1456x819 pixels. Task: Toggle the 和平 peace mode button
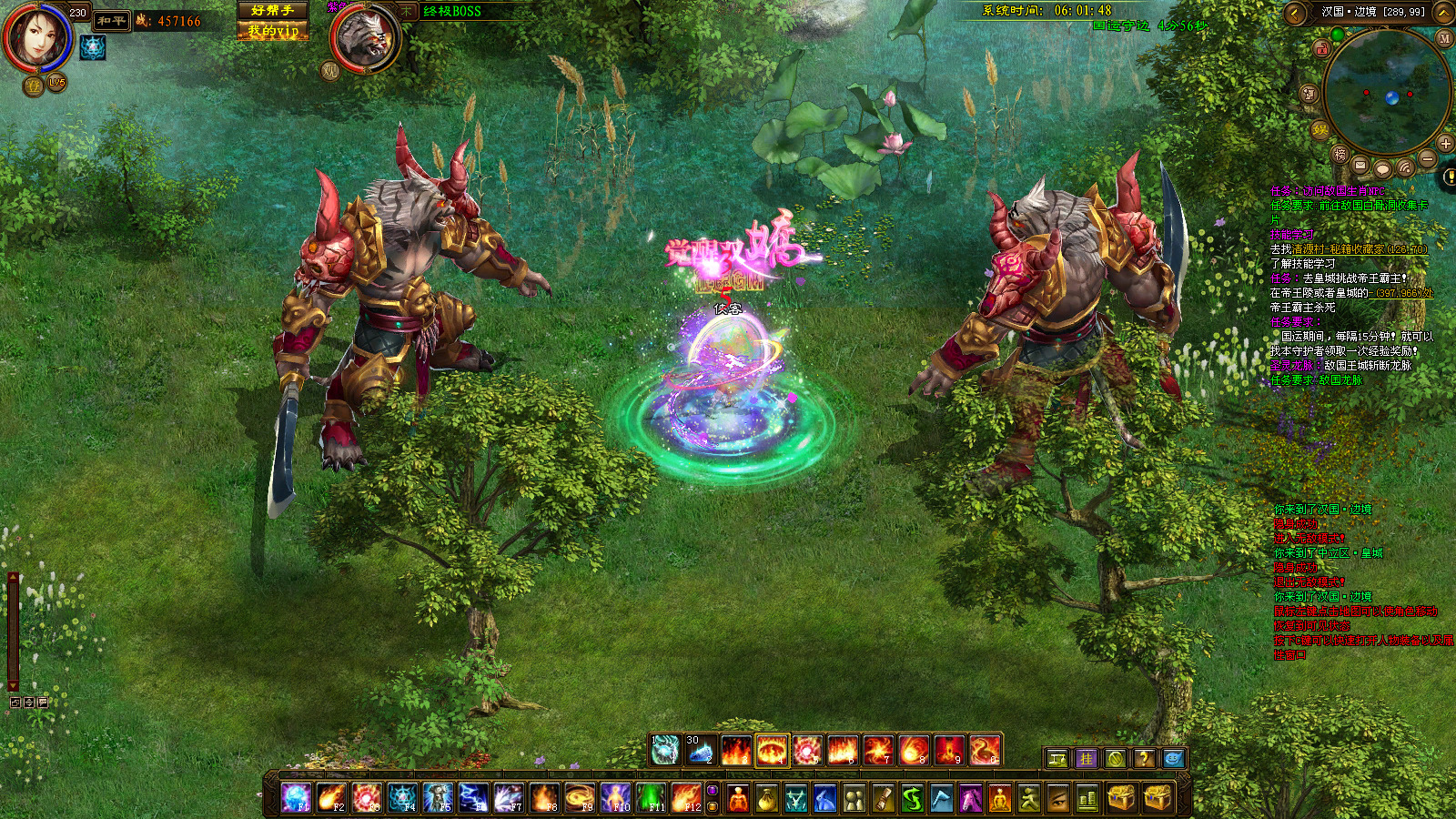click(x=111, y=20)
